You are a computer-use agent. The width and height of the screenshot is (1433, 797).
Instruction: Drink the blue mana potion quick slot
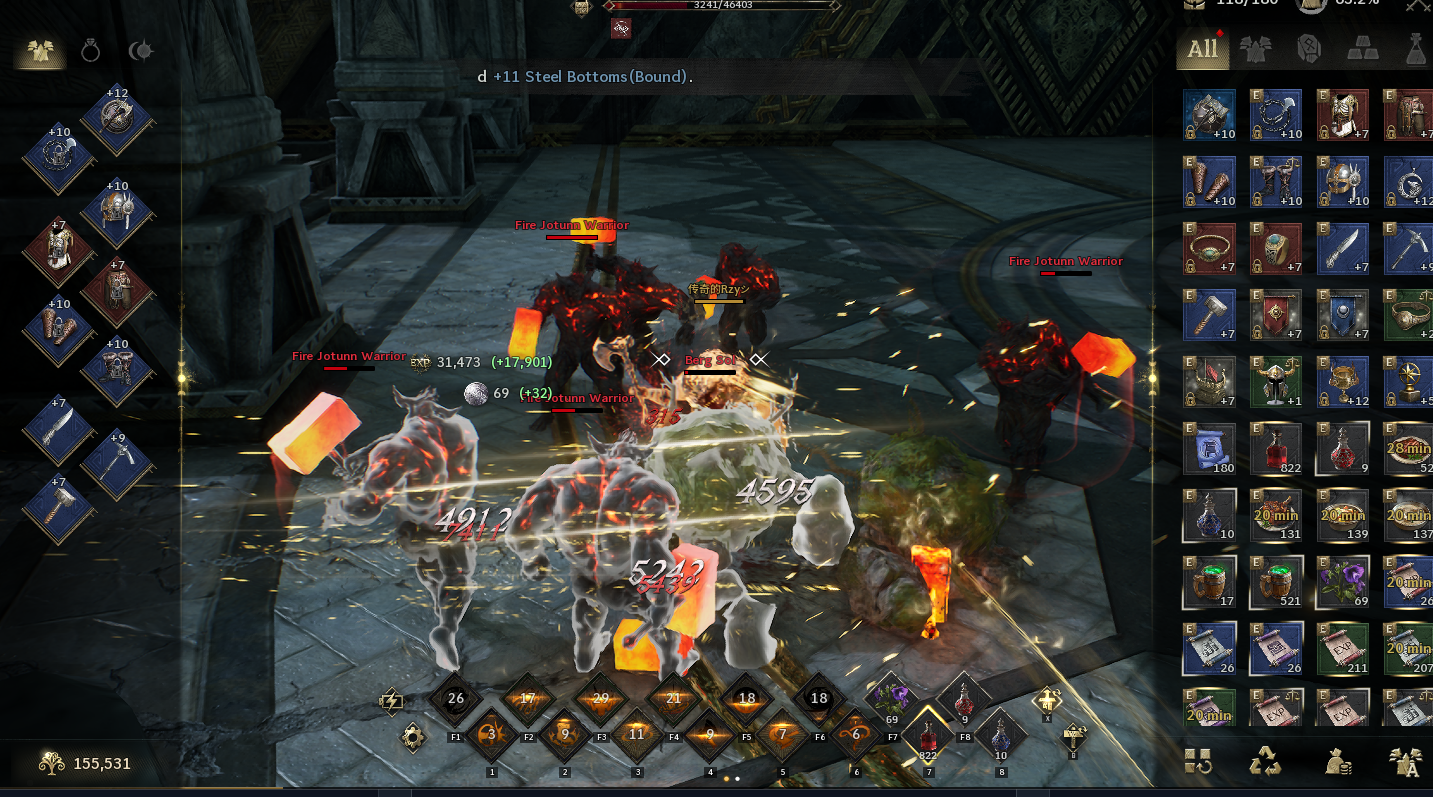tap(1000, 737)
